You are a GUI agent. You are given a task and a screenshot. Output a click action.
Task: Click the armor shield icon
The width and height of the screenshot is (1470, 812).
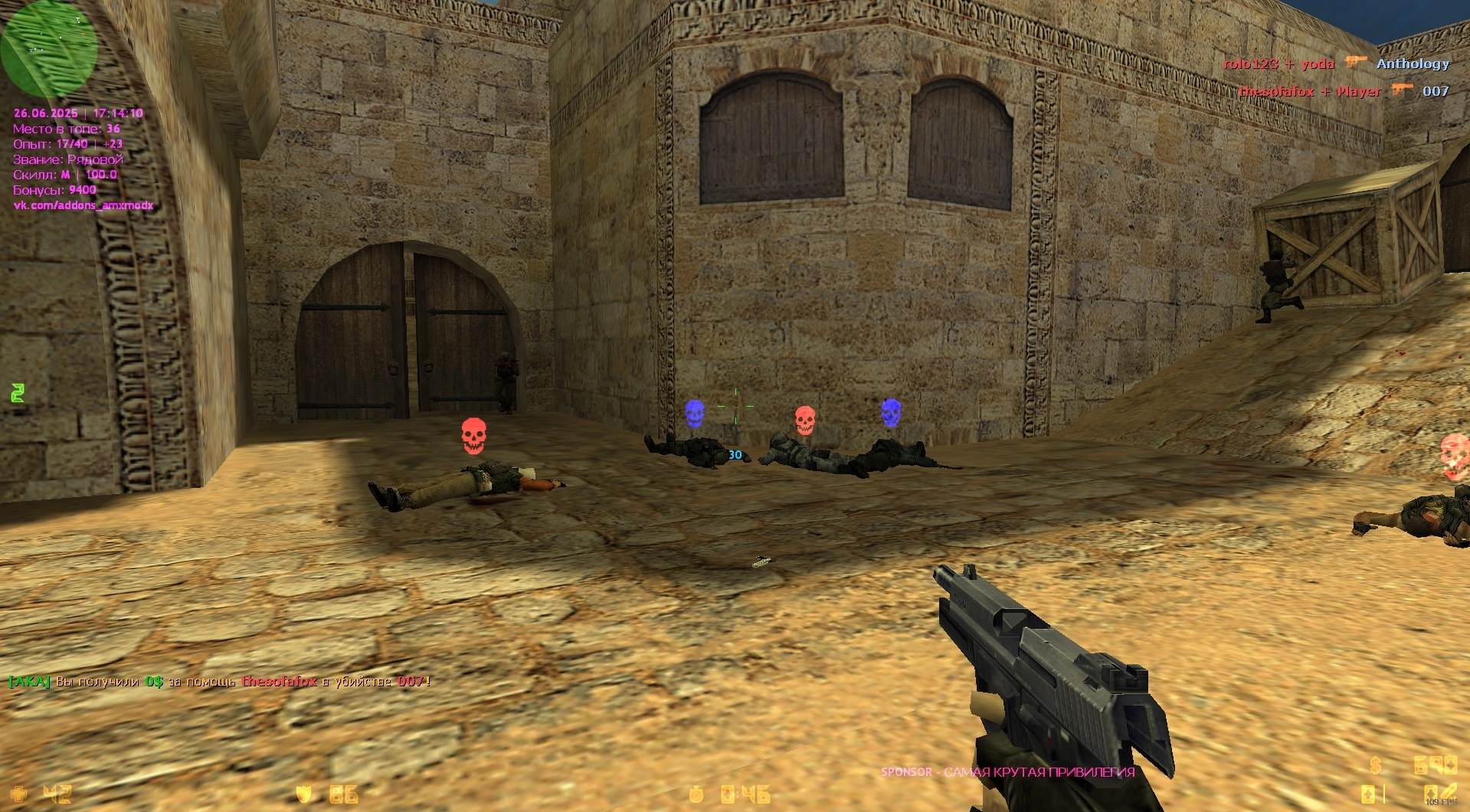point(304,794)
